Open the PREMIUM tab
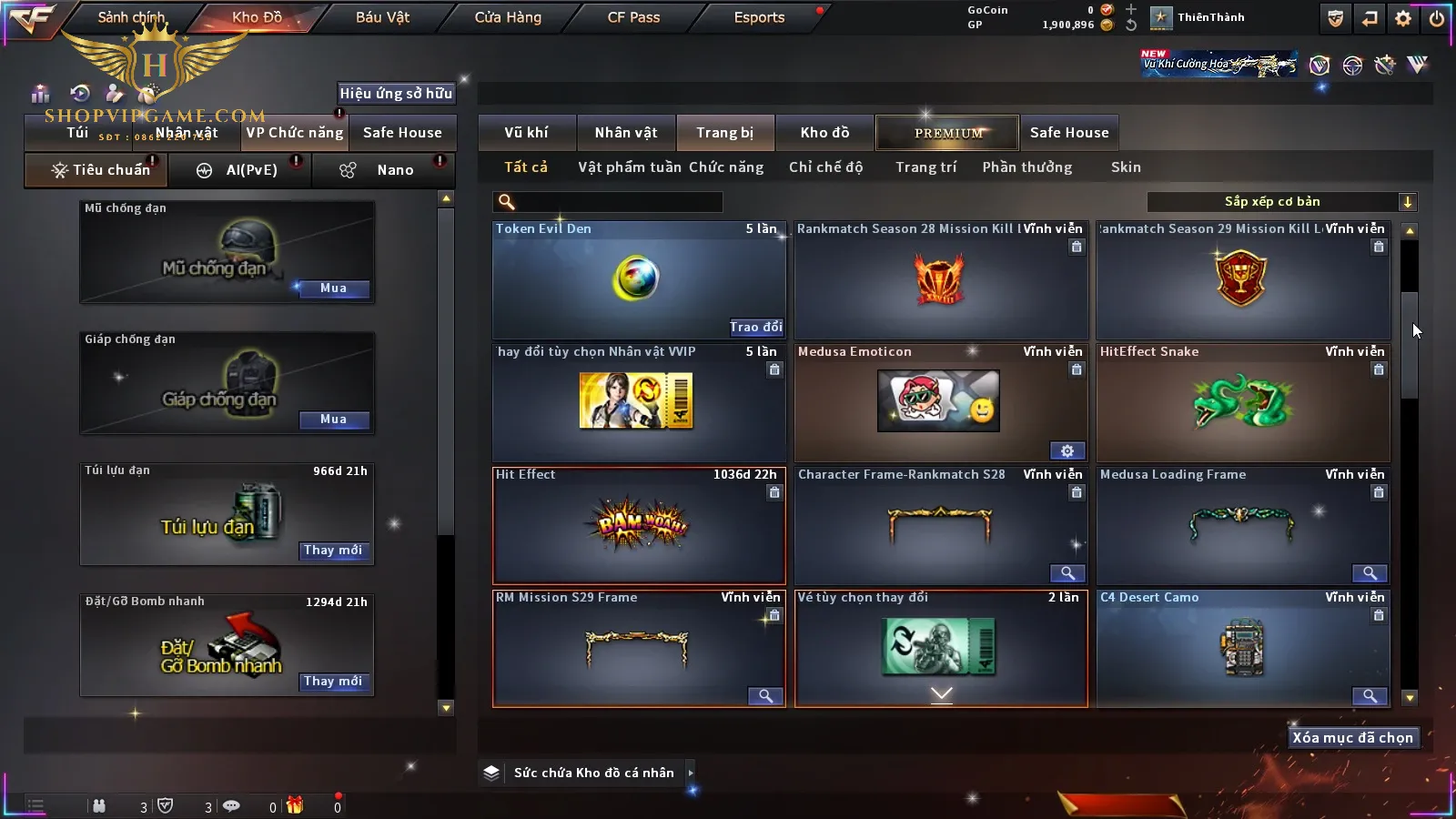 pos(947,133)
